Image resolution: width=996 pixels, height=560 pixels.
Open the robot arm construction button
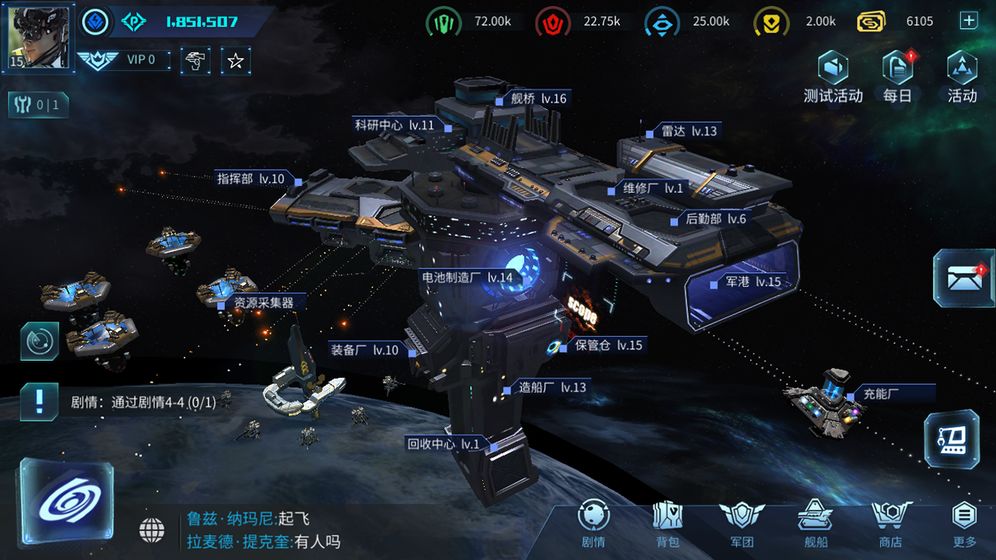coord(950,438)
